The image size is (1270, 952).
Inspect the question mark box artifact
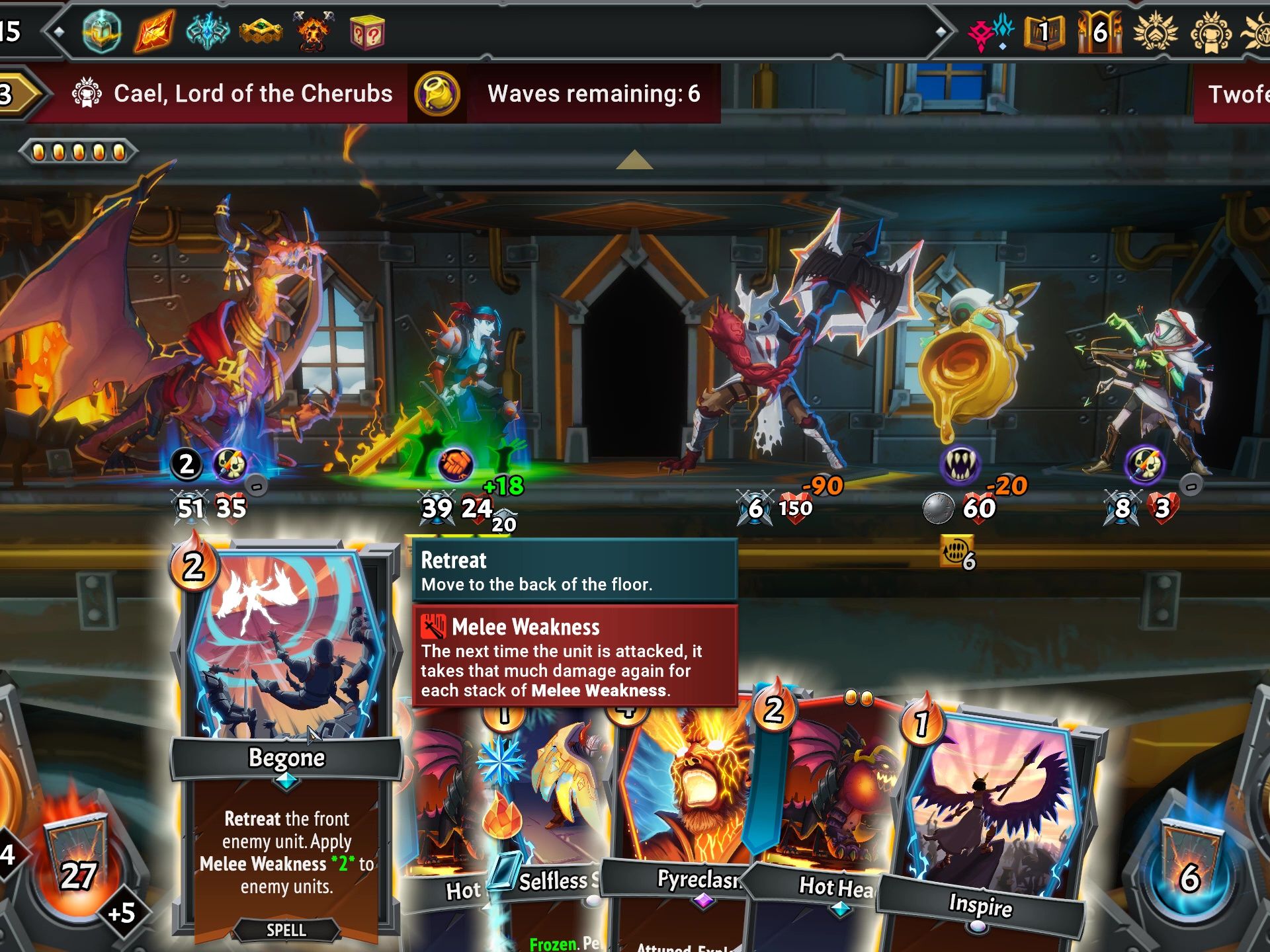click(x=367, y=31)
